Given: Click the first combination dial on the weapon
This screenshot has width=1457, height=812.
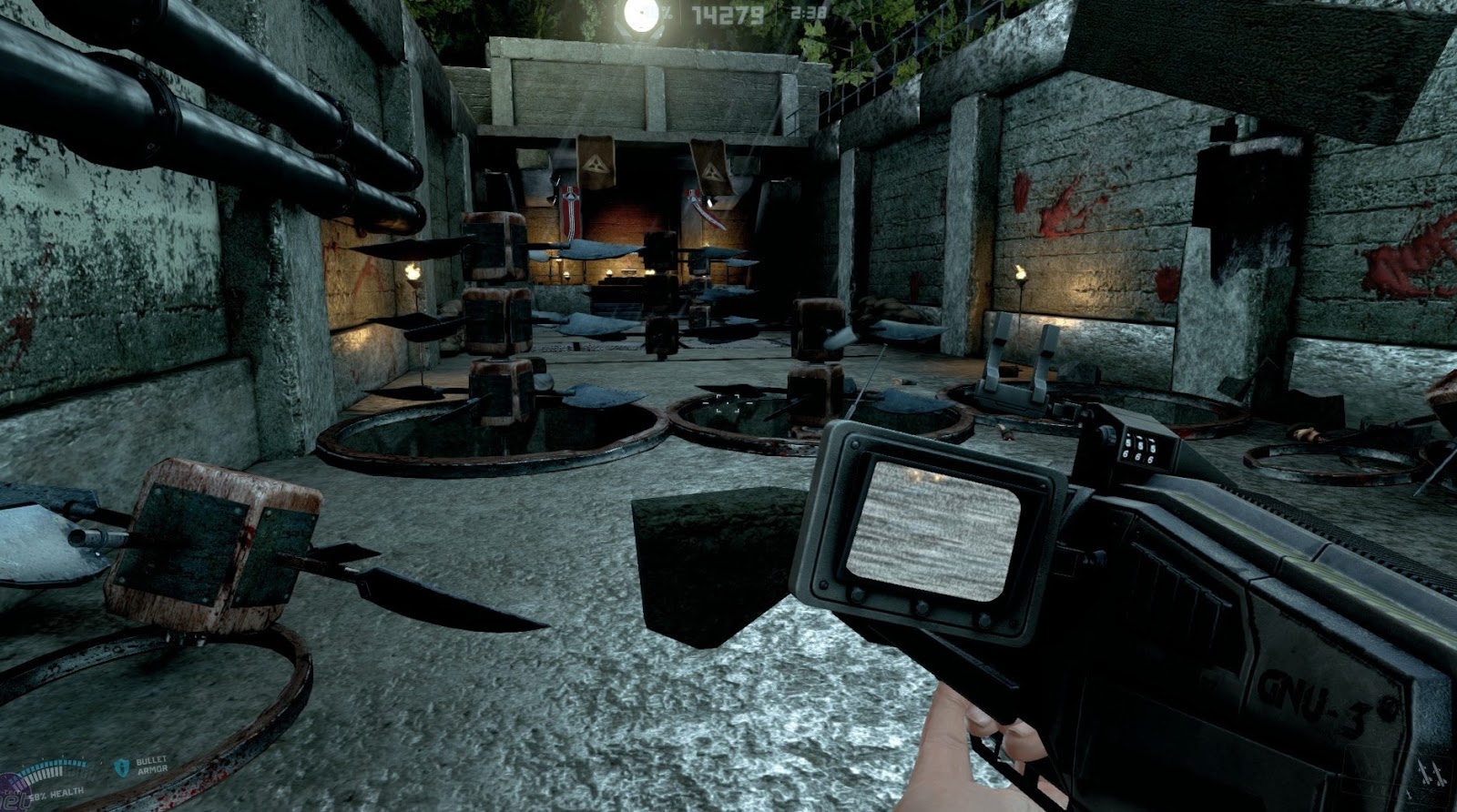Looking at the screenshot, I should click(1127, 445).
